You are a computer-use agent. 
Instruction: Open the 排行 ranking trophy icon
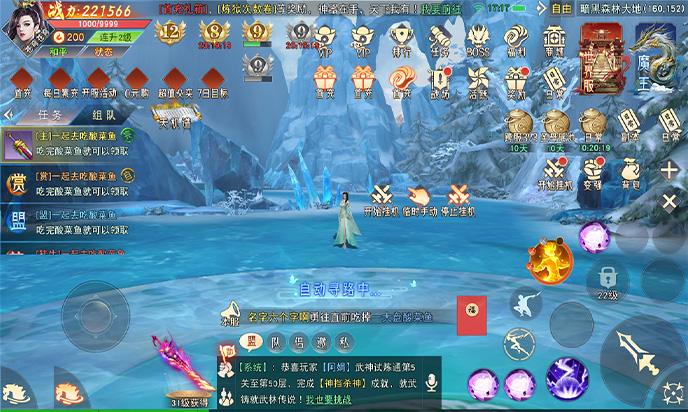point(399,39)
